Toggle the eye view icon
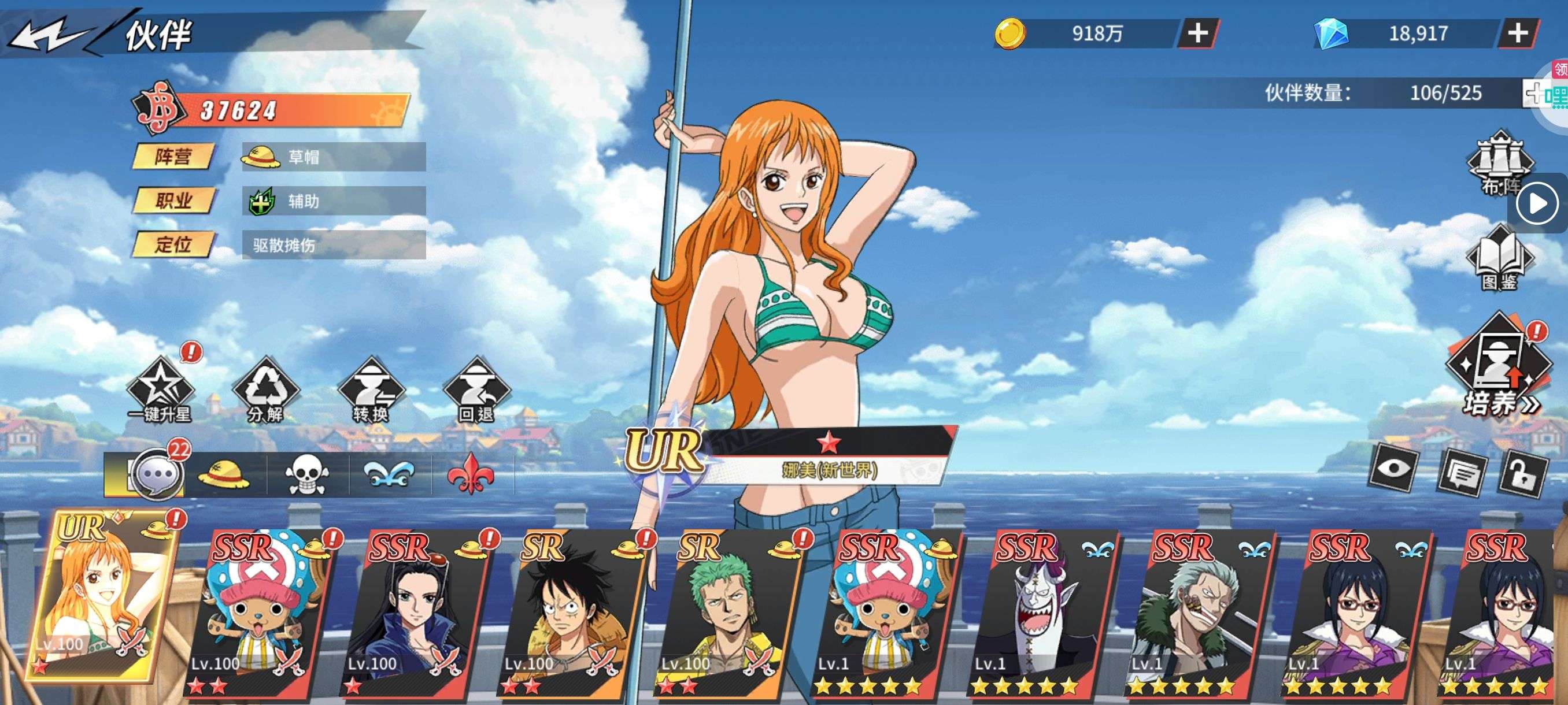Viewport: 1568px width, 705px height. 1393,469
